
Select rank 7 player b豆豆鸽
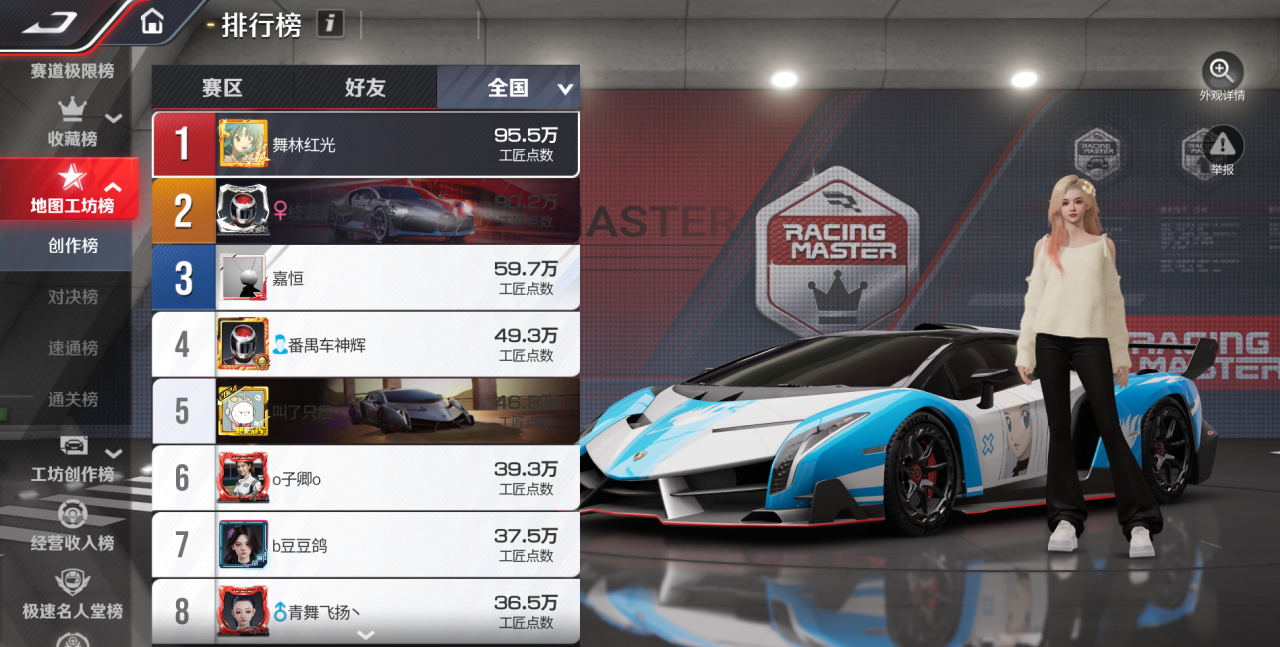pos(366,545)
